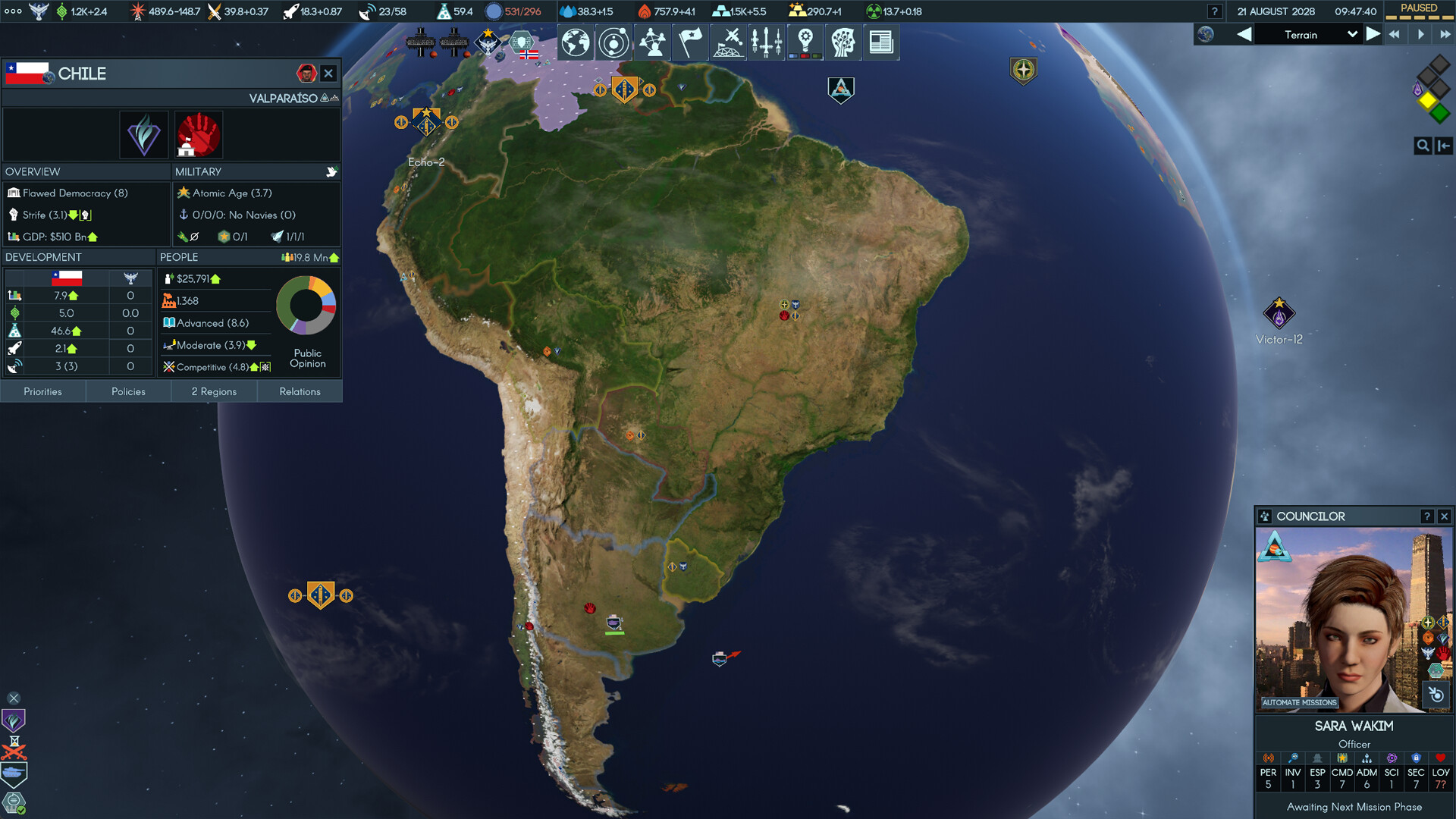Image resolution: width=1456 pixels, height=819 pixels.
Task: Open the tech tree head icon
Action: tap(843, 42)
